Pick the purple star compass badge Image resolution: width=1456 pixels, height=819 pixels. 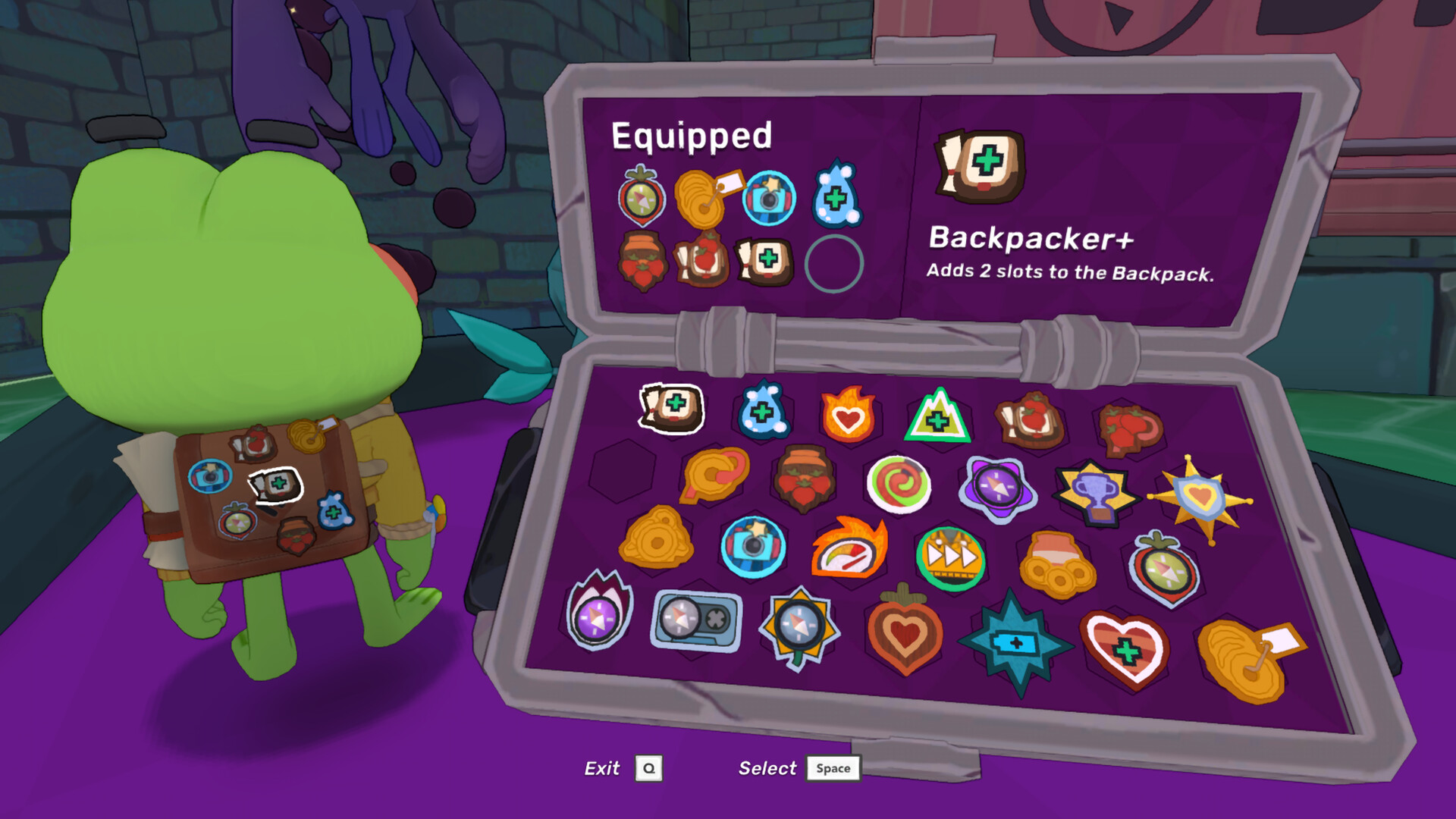point(996,487)
